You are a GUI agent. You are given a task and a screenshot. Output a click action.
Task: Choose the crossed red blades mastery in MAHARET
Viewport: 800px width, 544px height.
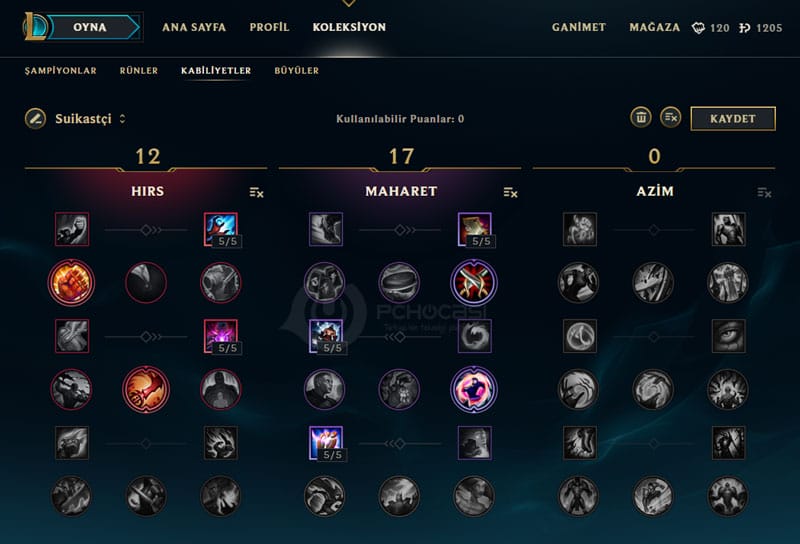(473, 283)
